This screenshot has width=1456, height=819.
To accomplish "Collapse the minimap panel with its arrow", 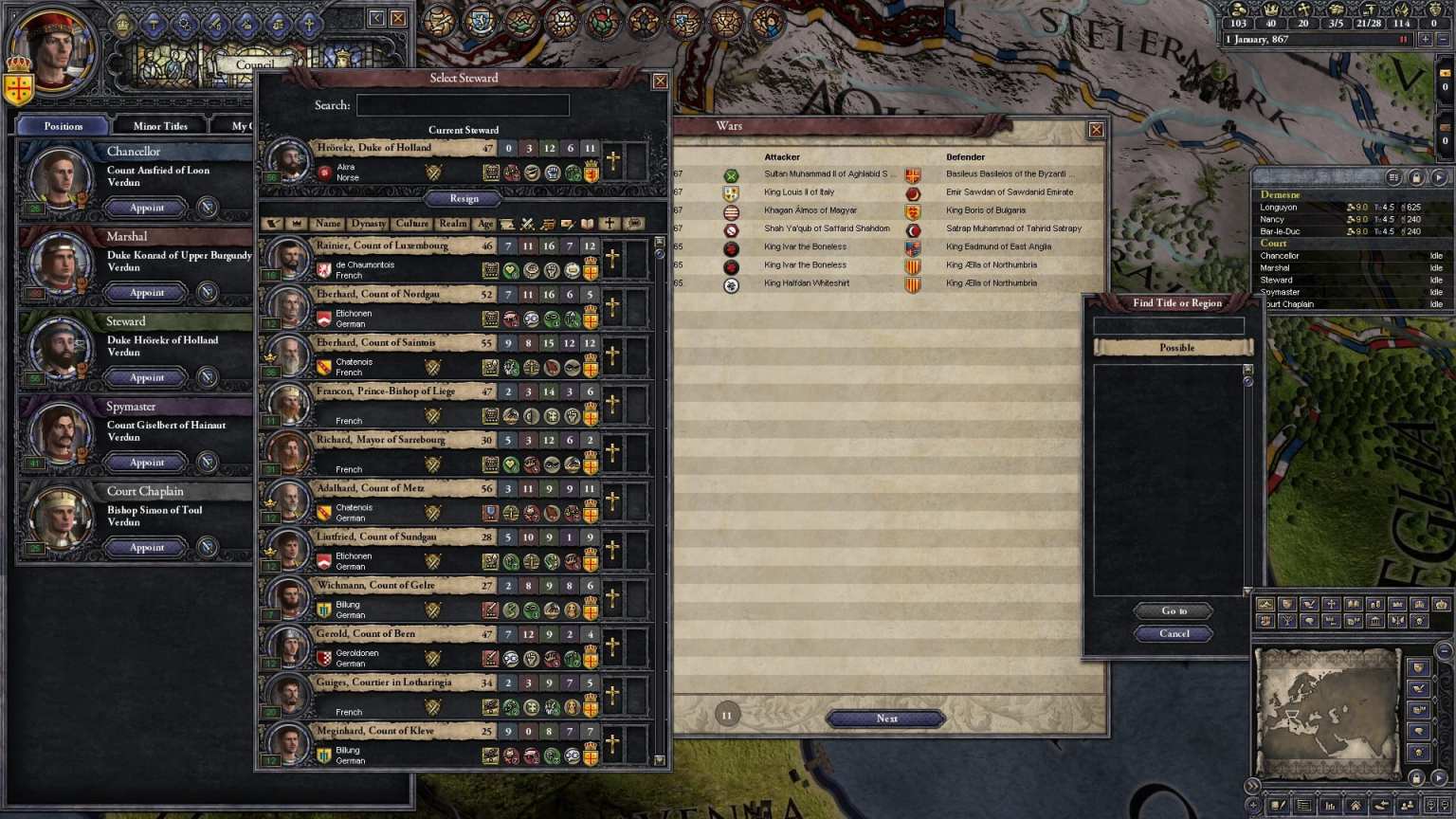I will (x=1251, y=784).
